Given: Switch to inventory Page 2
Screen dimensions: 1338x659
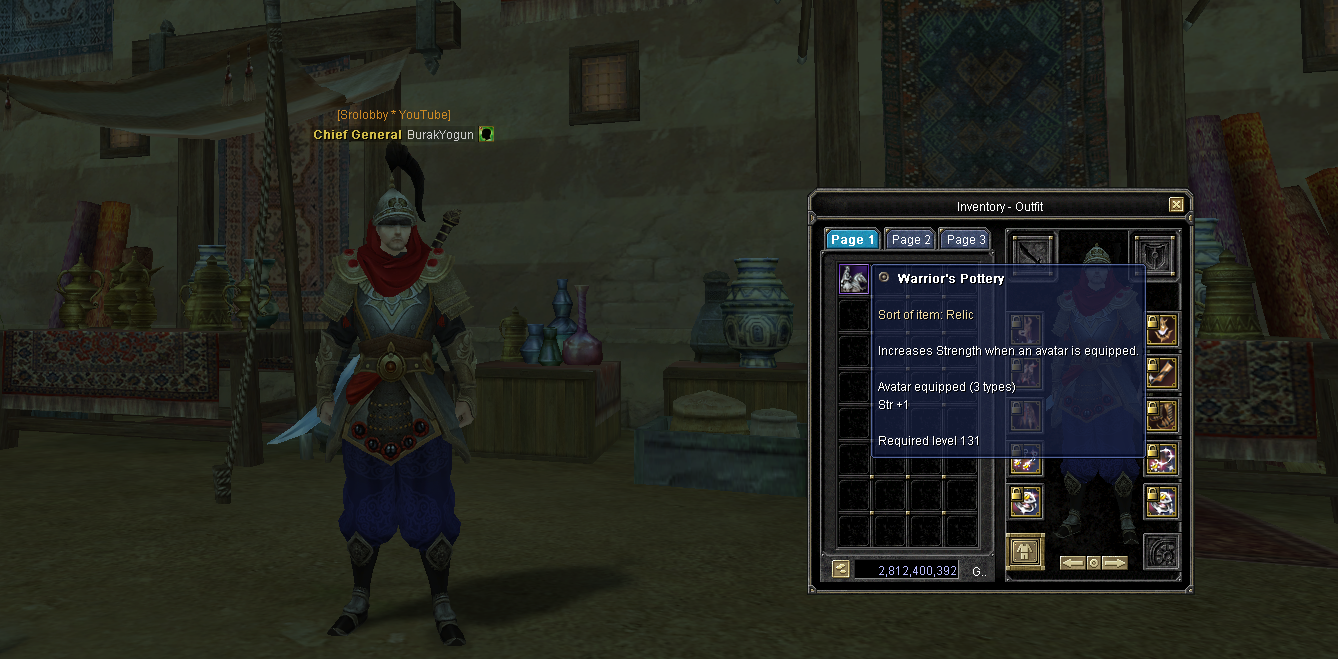Looking at the screenshot, I should 911,240.
